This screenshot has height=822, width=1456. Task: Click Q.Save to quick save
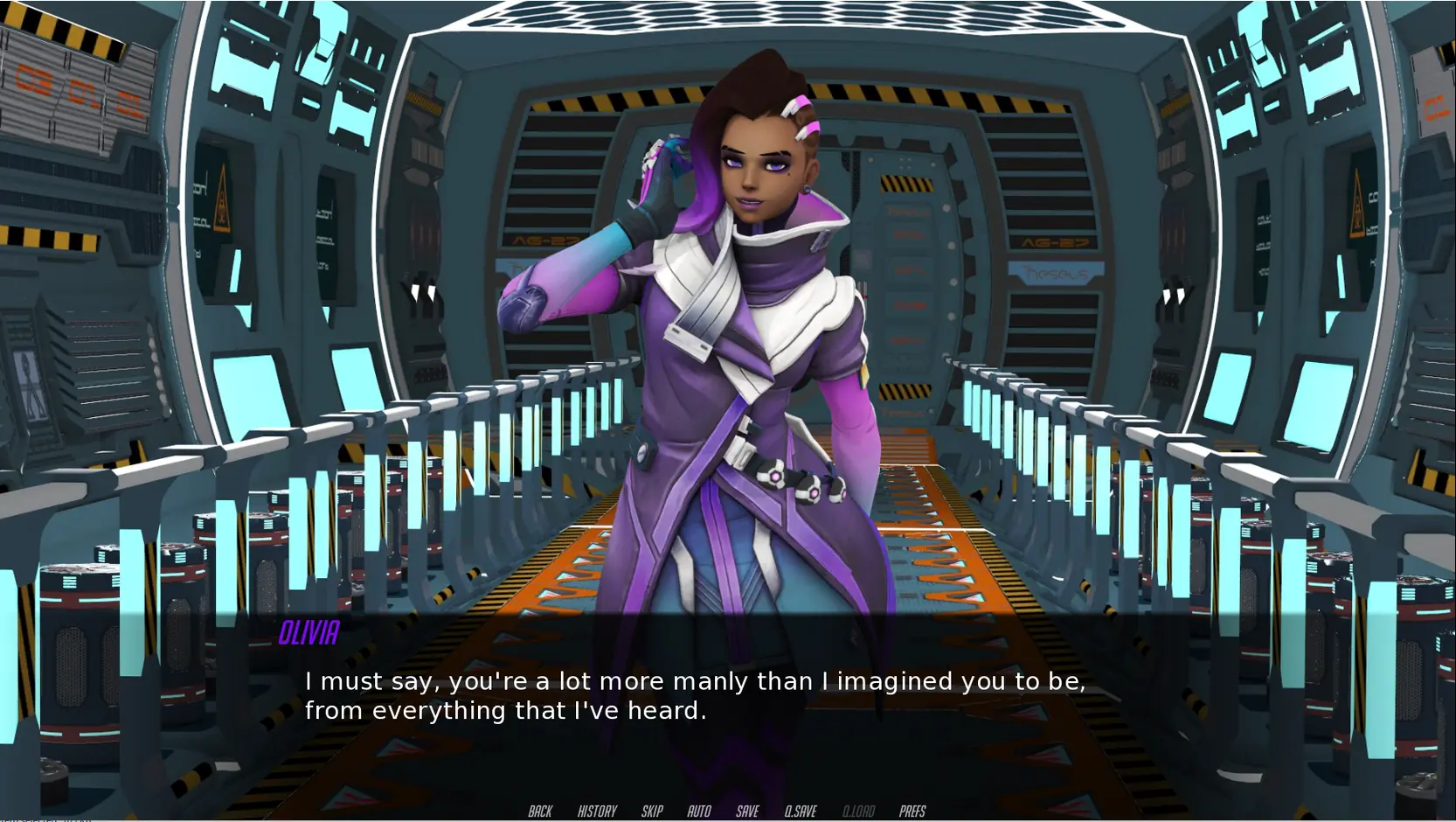click(x=801, y=812)
